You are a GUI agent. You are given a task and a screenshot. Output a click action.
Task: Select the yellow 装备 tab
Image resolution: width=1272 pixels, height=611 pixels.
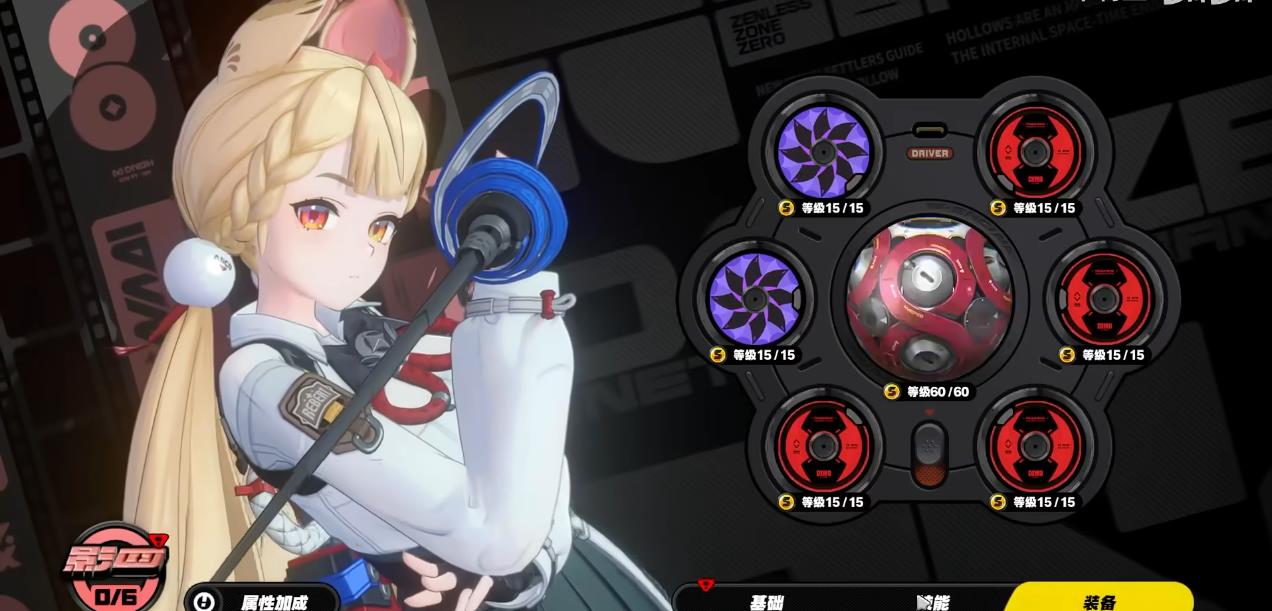1099,600
